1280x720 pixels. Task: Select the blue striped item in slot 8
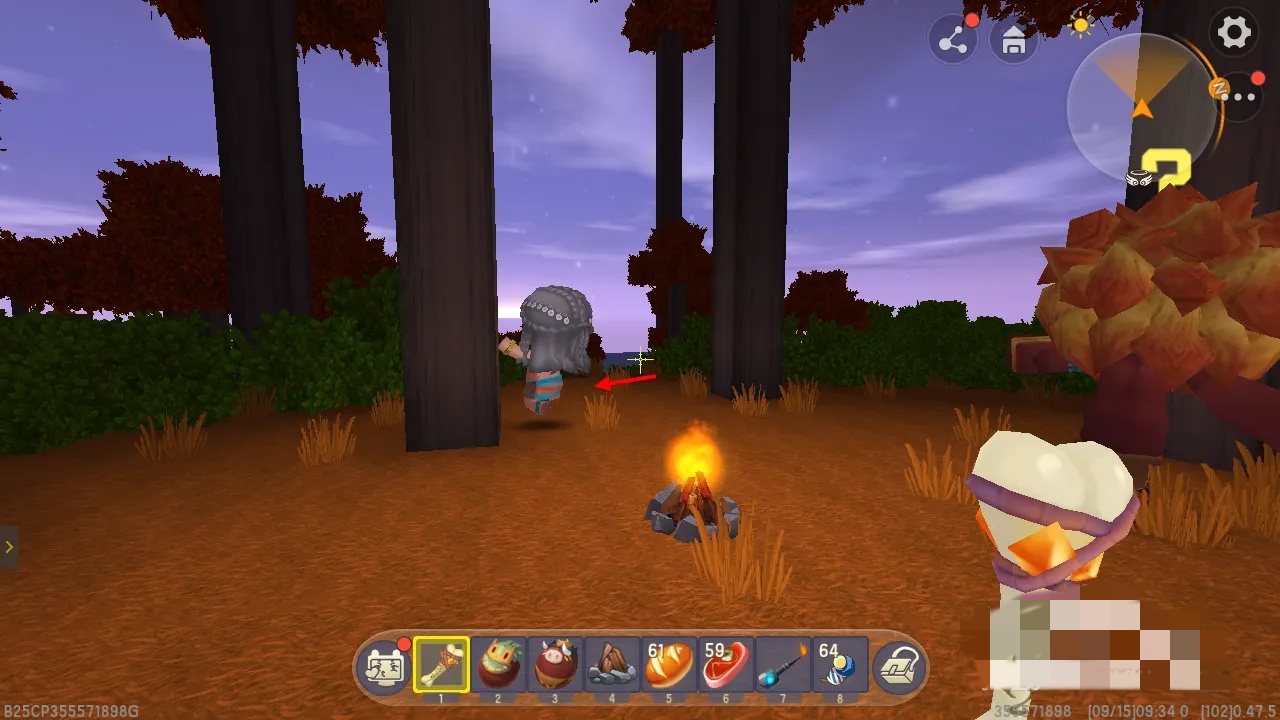coord(840,664)
